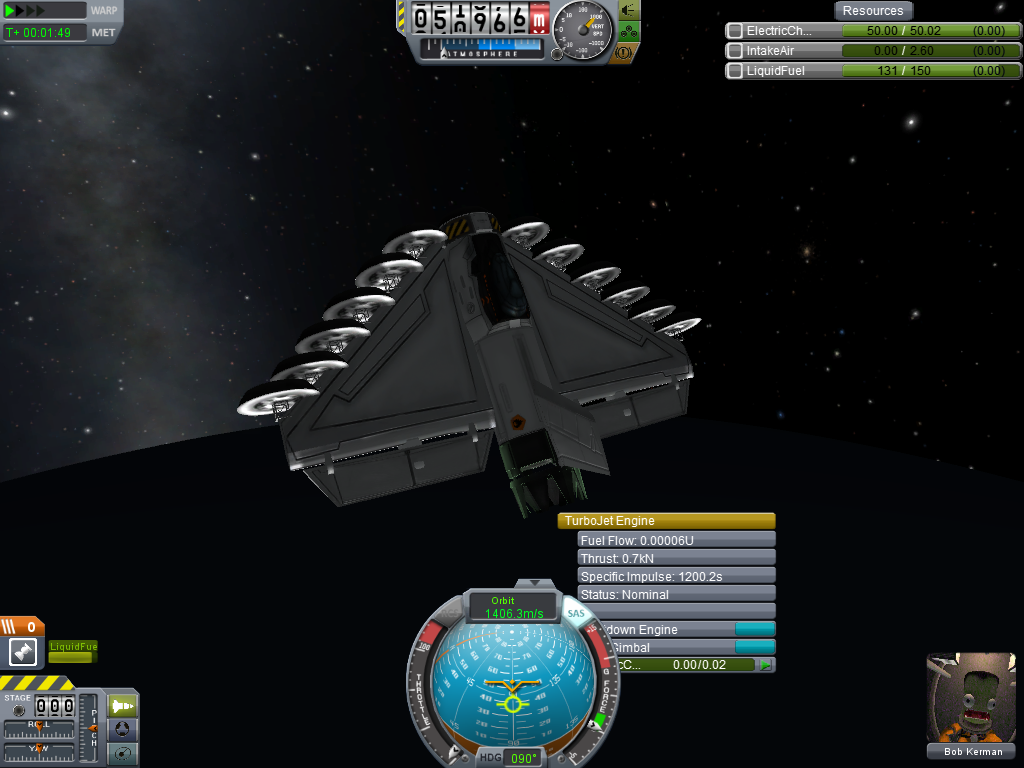
Task: Switch the navball Orbit speed mode
Action: 503,607
